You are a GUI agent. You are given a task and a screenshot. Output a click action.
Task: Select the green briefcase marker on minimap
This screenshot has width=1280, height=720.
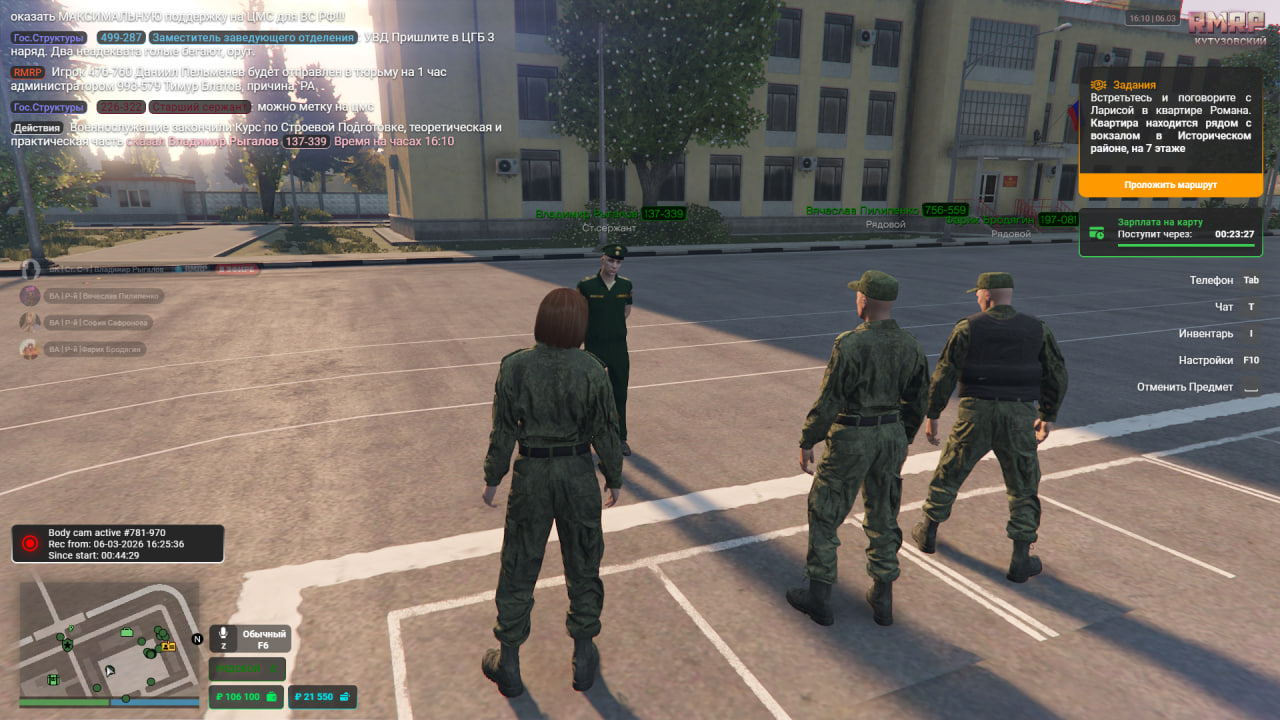pyautogui.click(x=127, y=632)
